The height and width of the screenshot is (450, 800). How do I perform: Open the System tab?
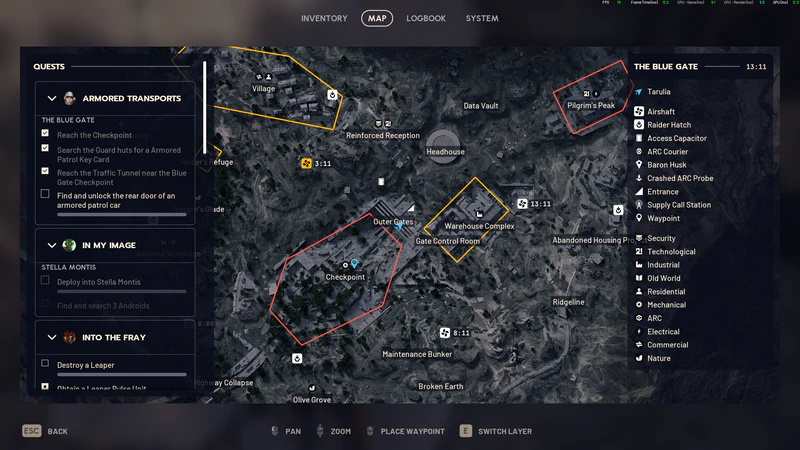tap(481, 18)
